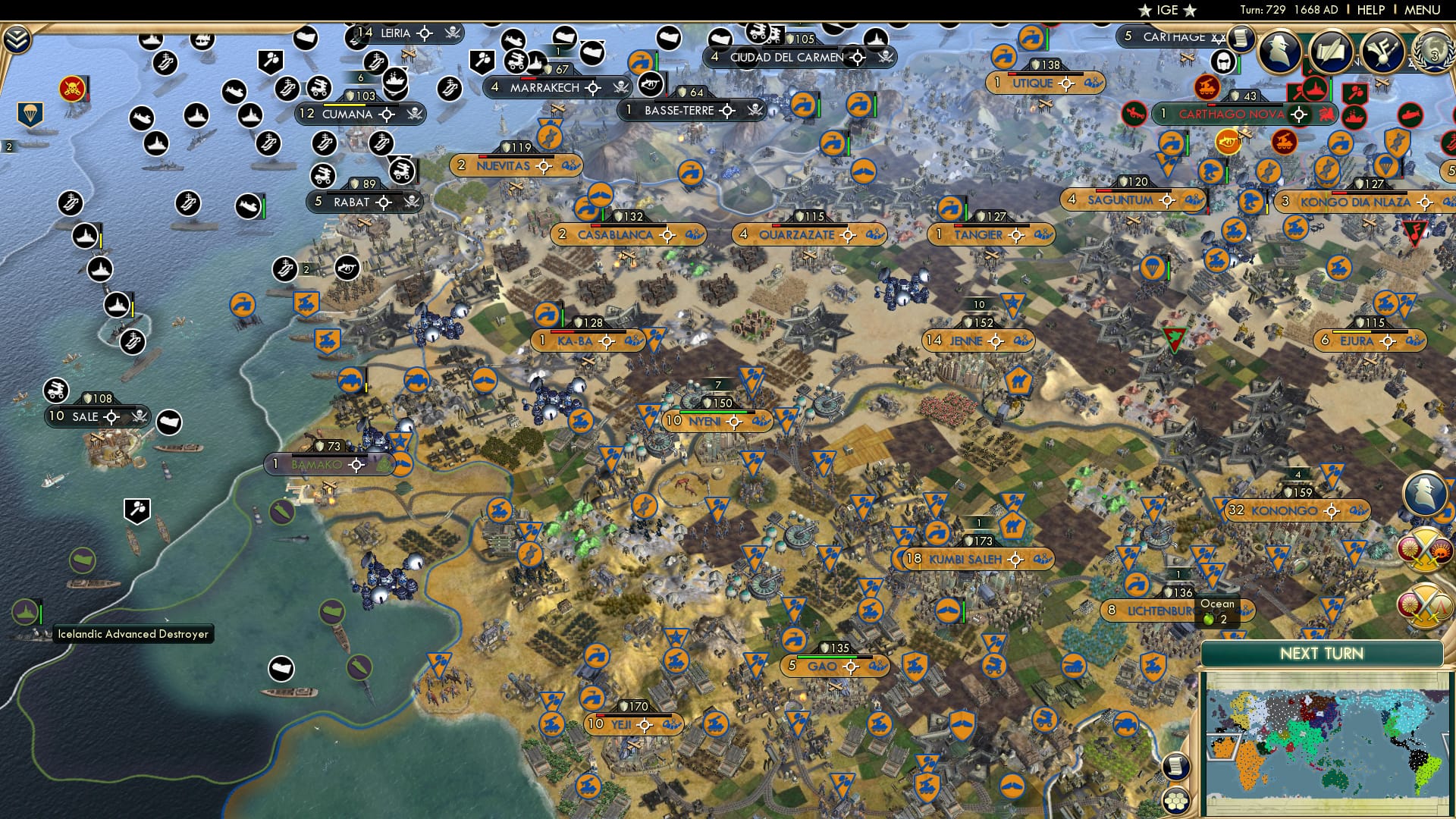Open the Social Policies scroll icon
This screenshot has height=819, width=1456.
(x=1330, y=52)
